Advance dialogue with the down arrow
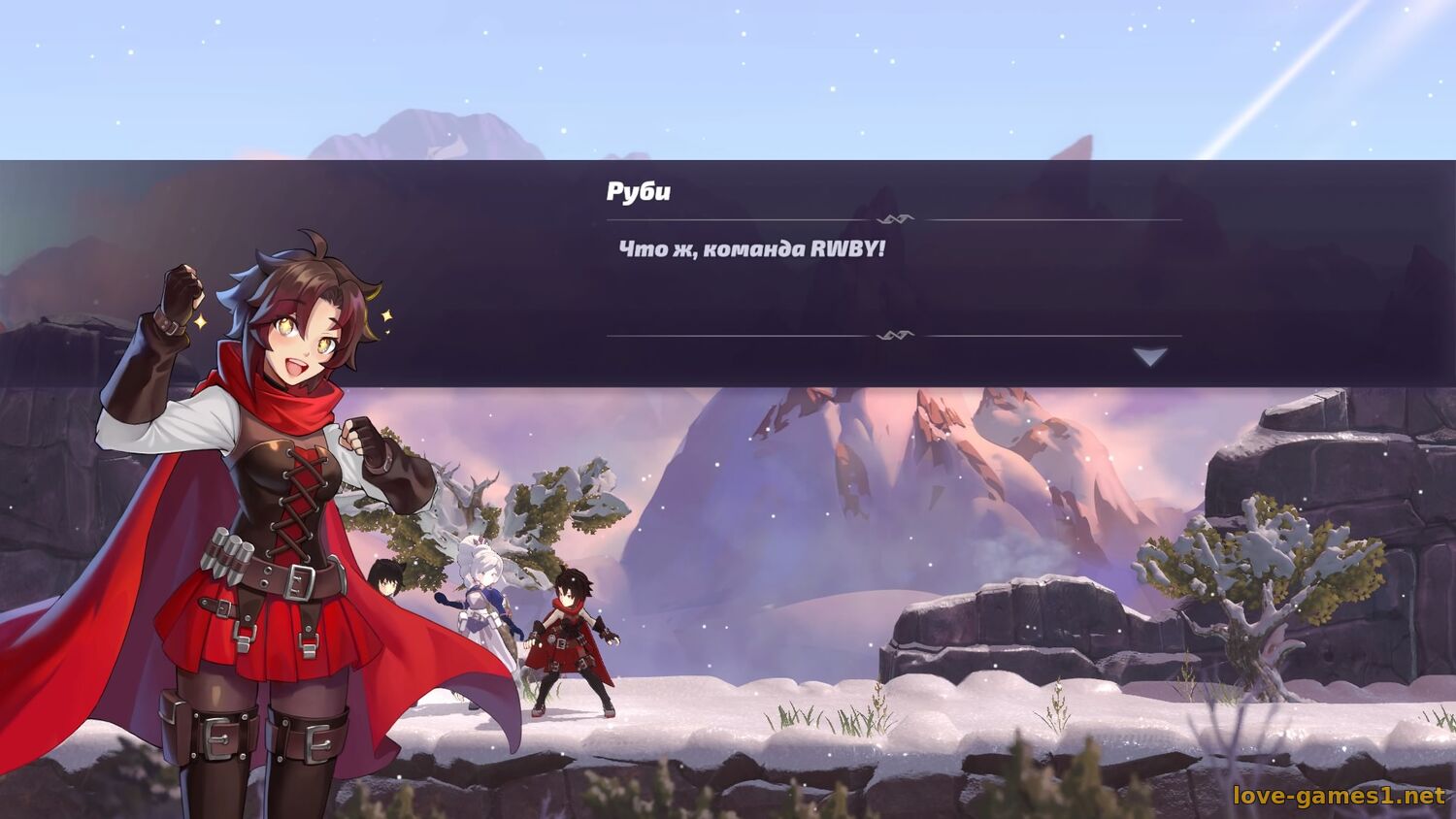Image resolution: width=1456 pixels, height=819 pixels. coord(1150,357)
